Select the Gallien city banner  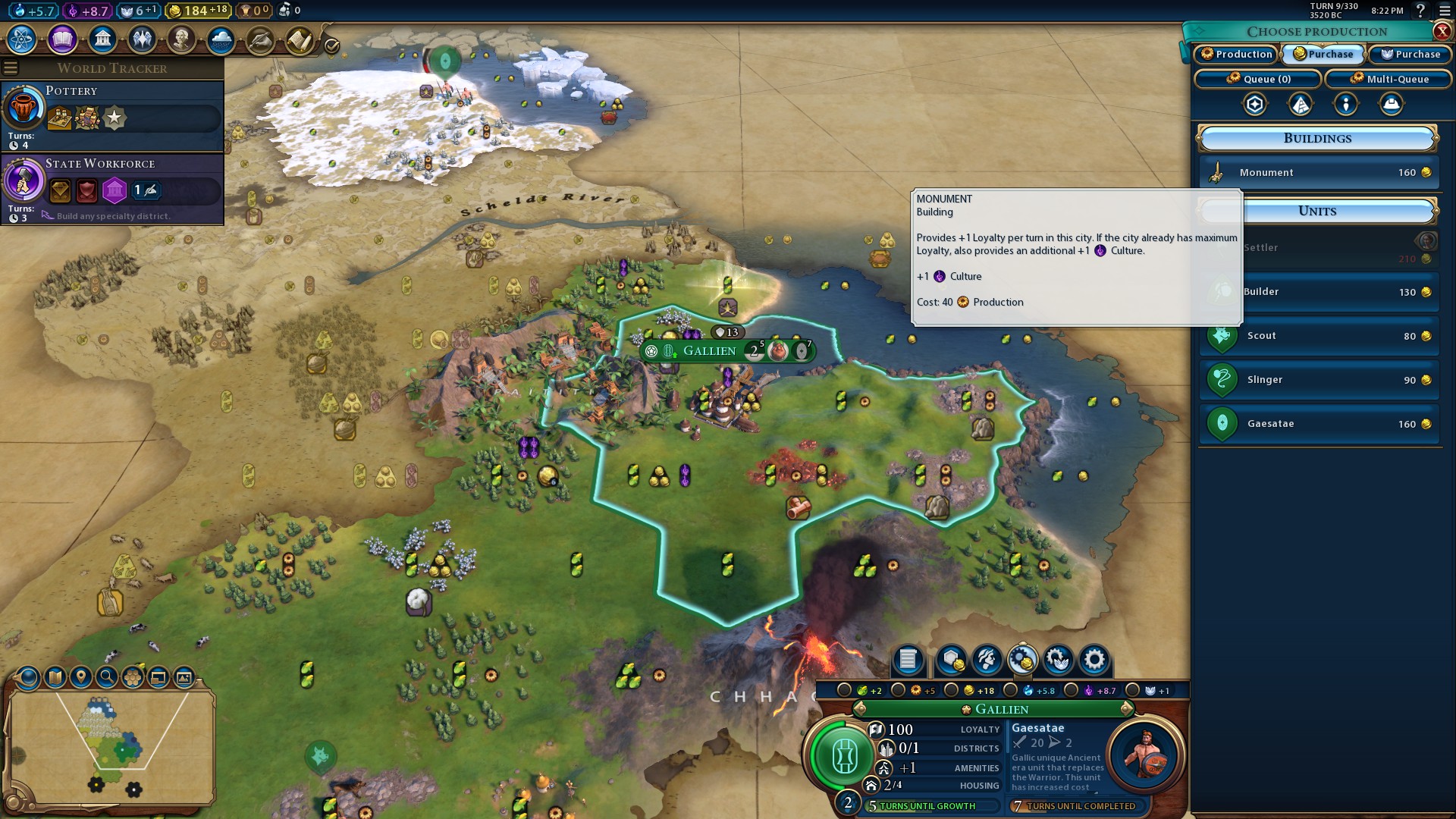(709, 350)
